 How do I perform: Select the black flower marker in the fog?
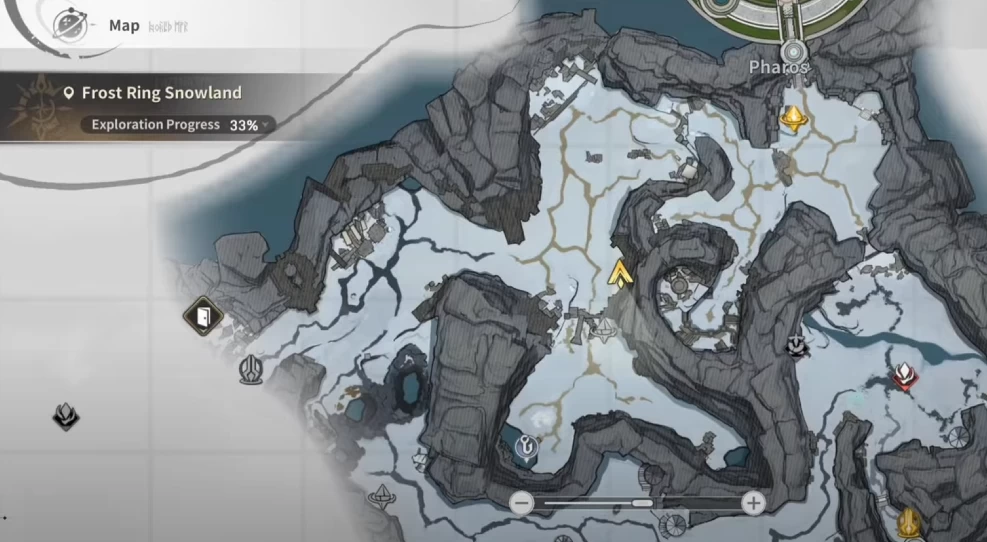pyautogui.click(x=66, y=416)
